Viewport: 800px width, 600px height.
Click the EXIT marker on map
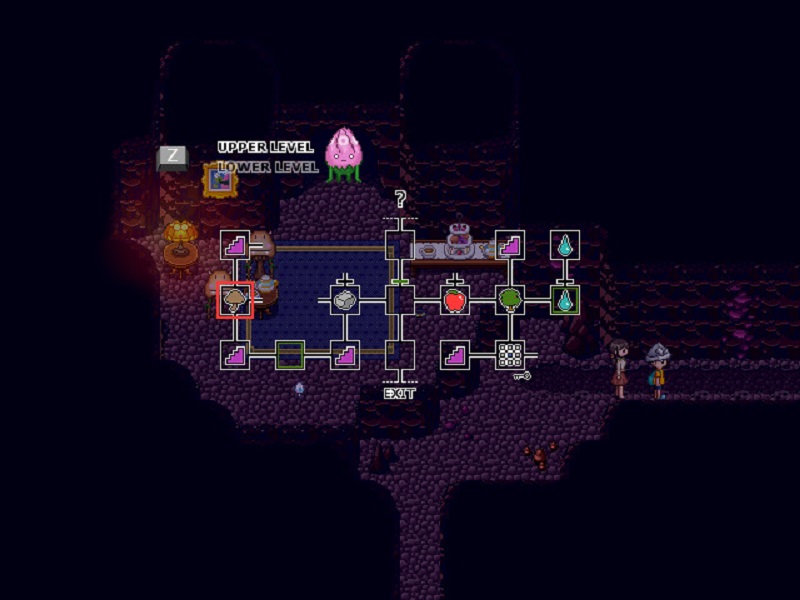pyautogui.click(x=400, y=393)
